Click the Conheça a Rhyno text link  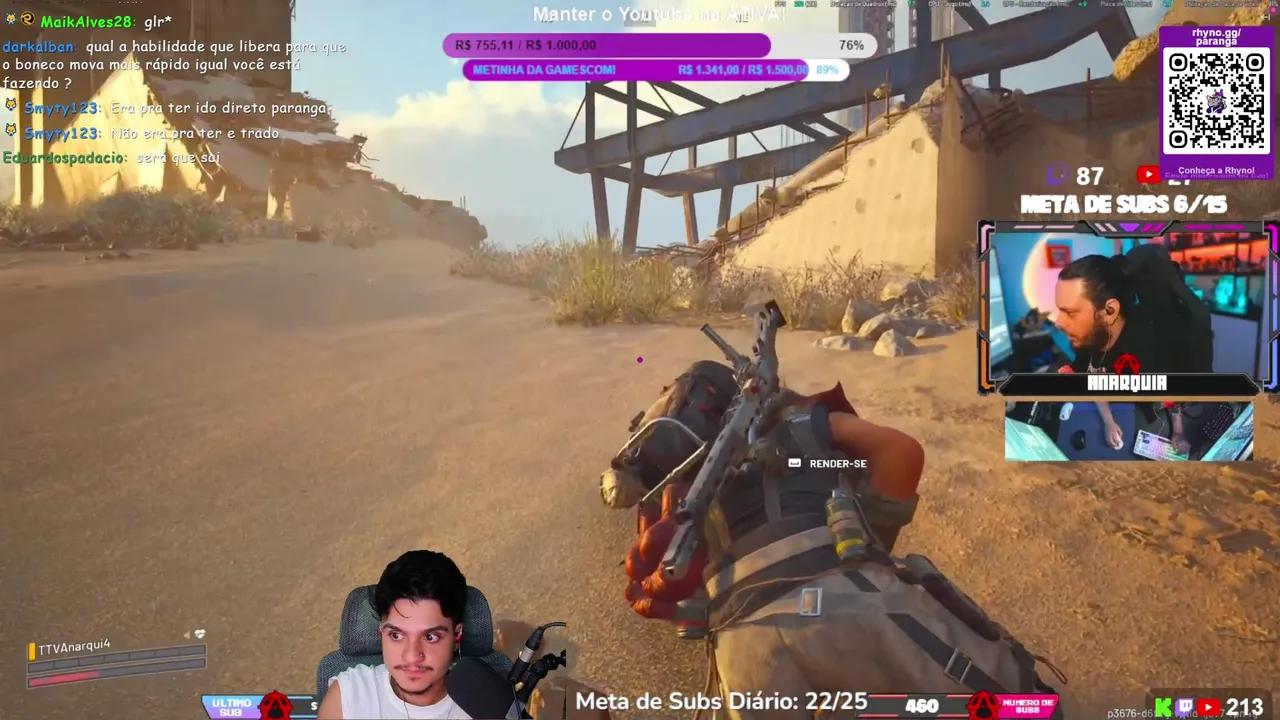(1216, 170)
